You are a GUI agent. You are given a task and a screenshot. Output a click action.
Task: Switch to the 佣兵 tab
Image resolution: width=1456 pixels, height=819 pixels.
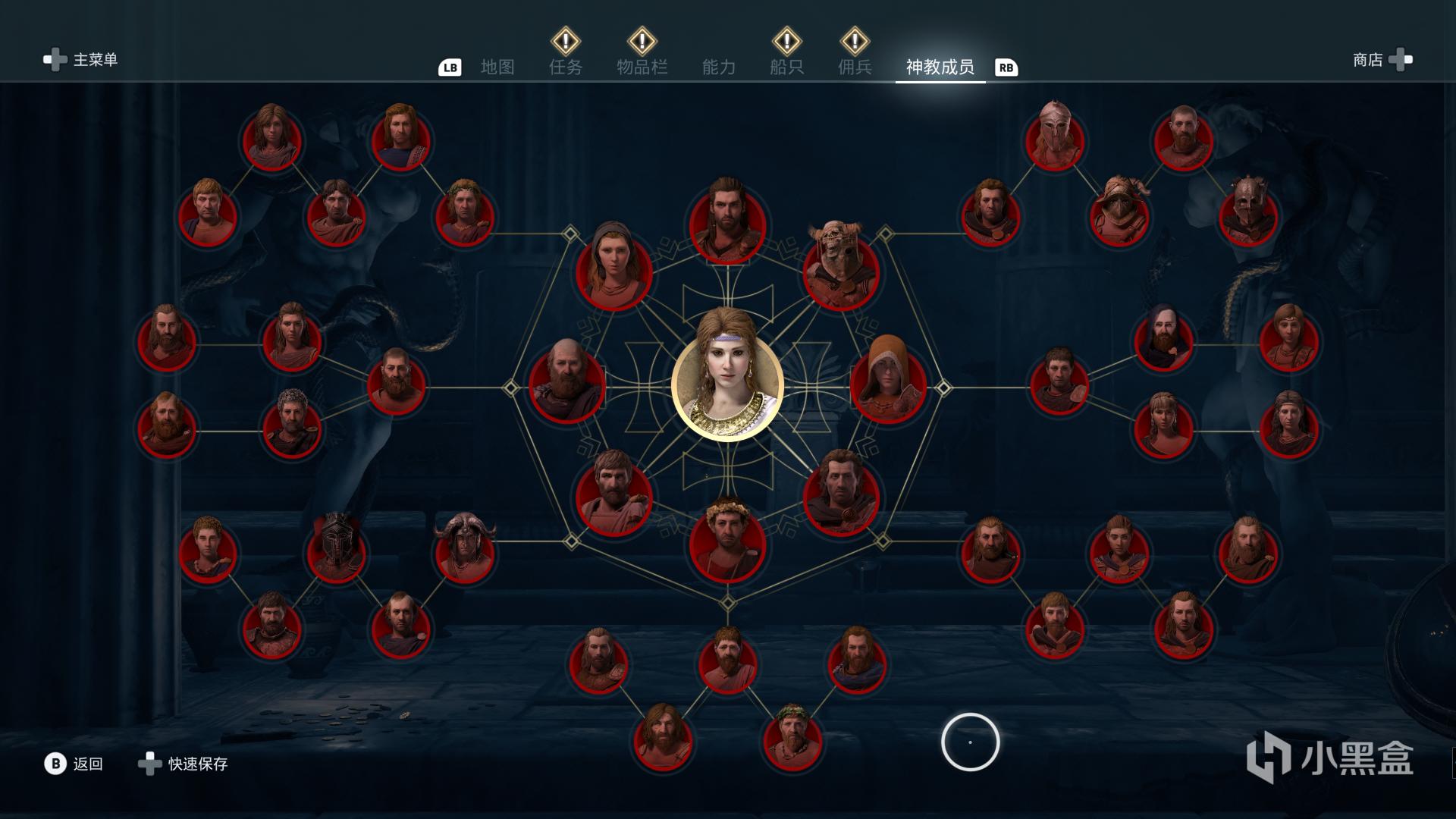[x=855, y=67]
